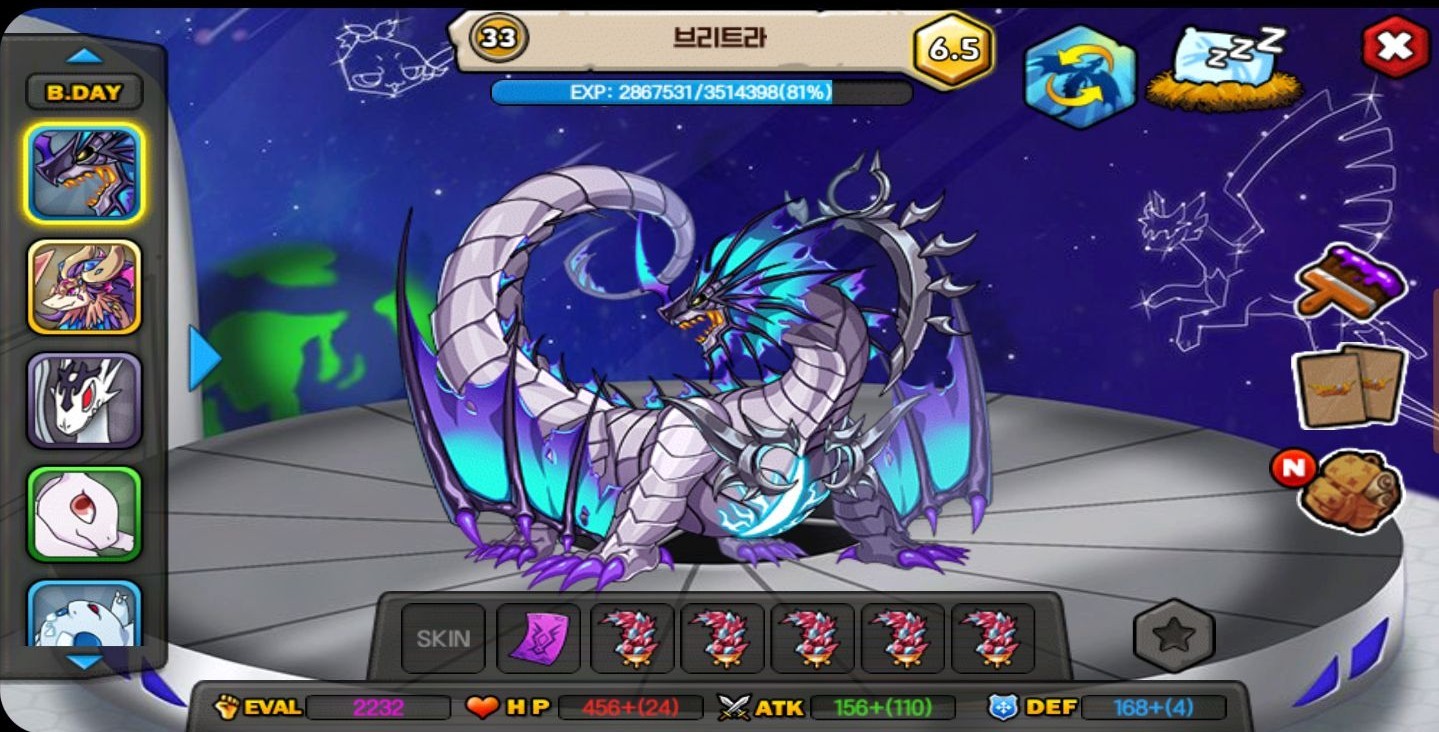
Task: Pick the white red-eyed dragon portrait
Action: pos(84,400)
